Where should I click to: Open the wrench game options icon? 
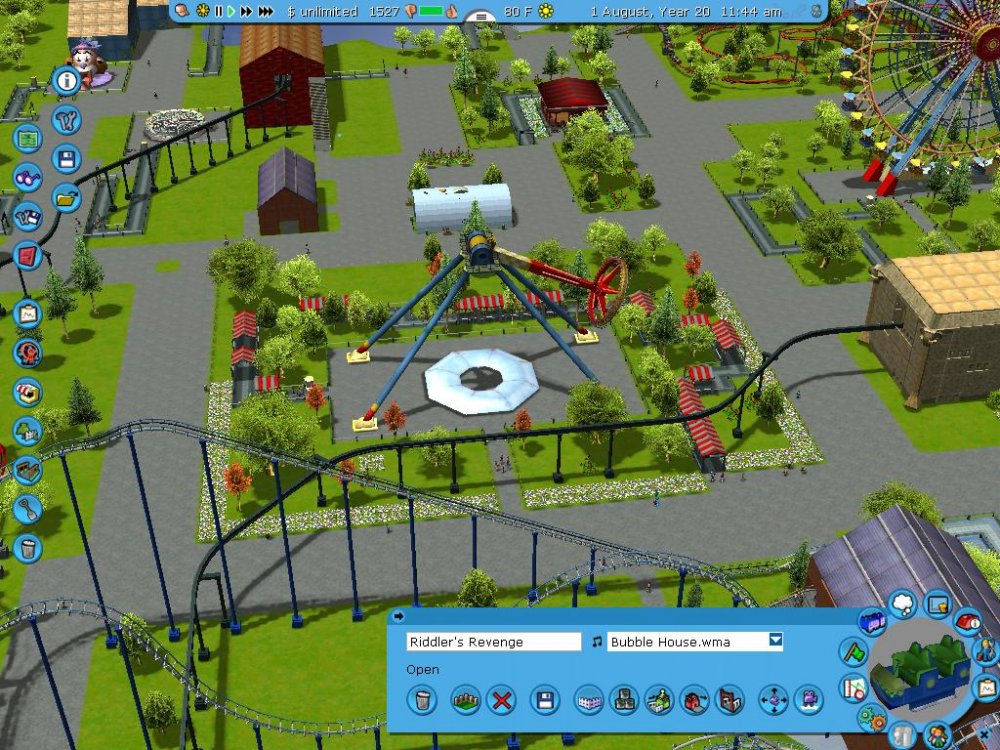click(67, 121)
